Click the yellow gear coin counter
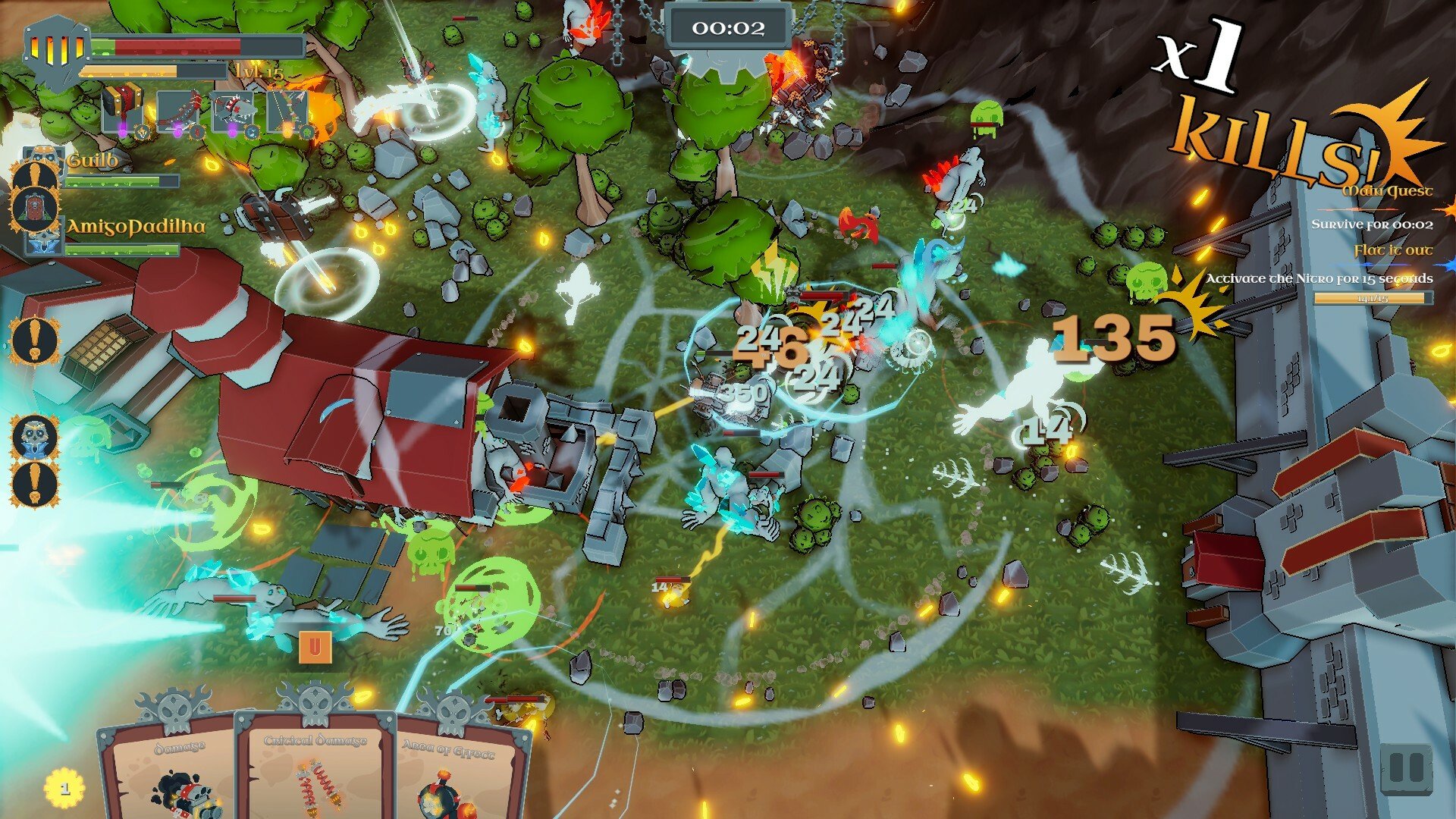 [64, 788]
